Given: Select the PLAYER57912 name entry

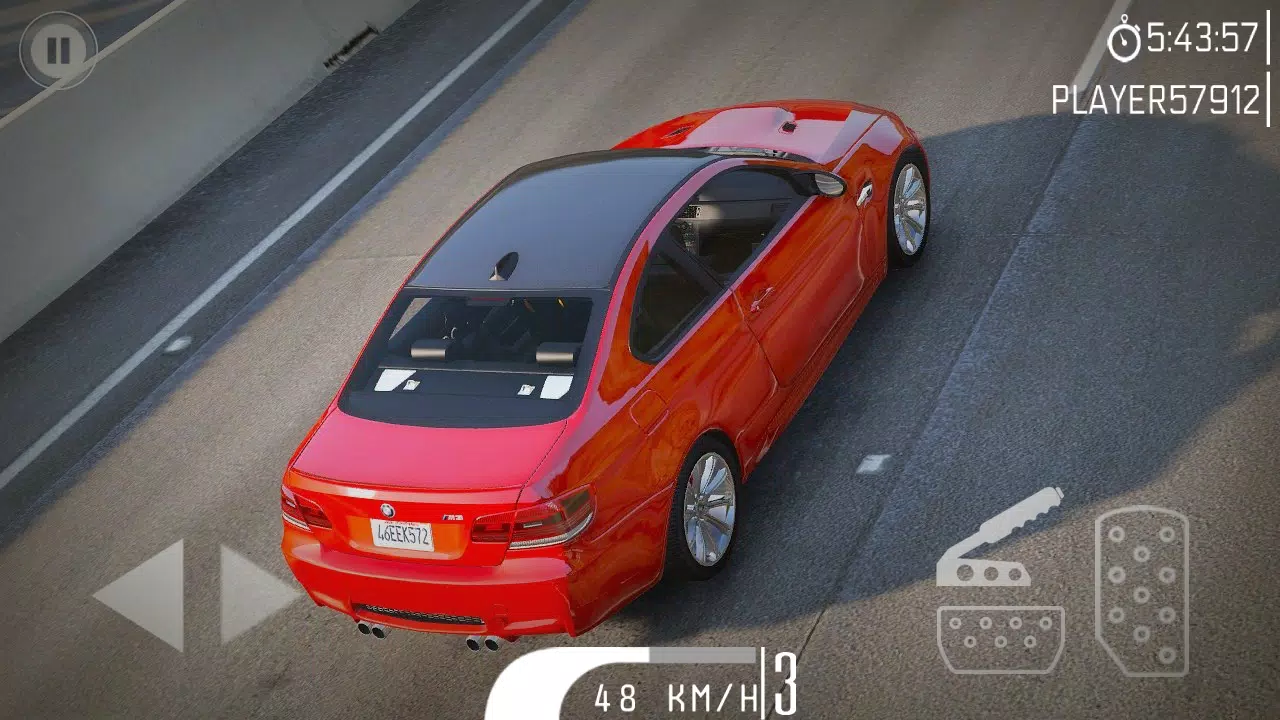Looking at the screenshot, I should coord(1155,97).
